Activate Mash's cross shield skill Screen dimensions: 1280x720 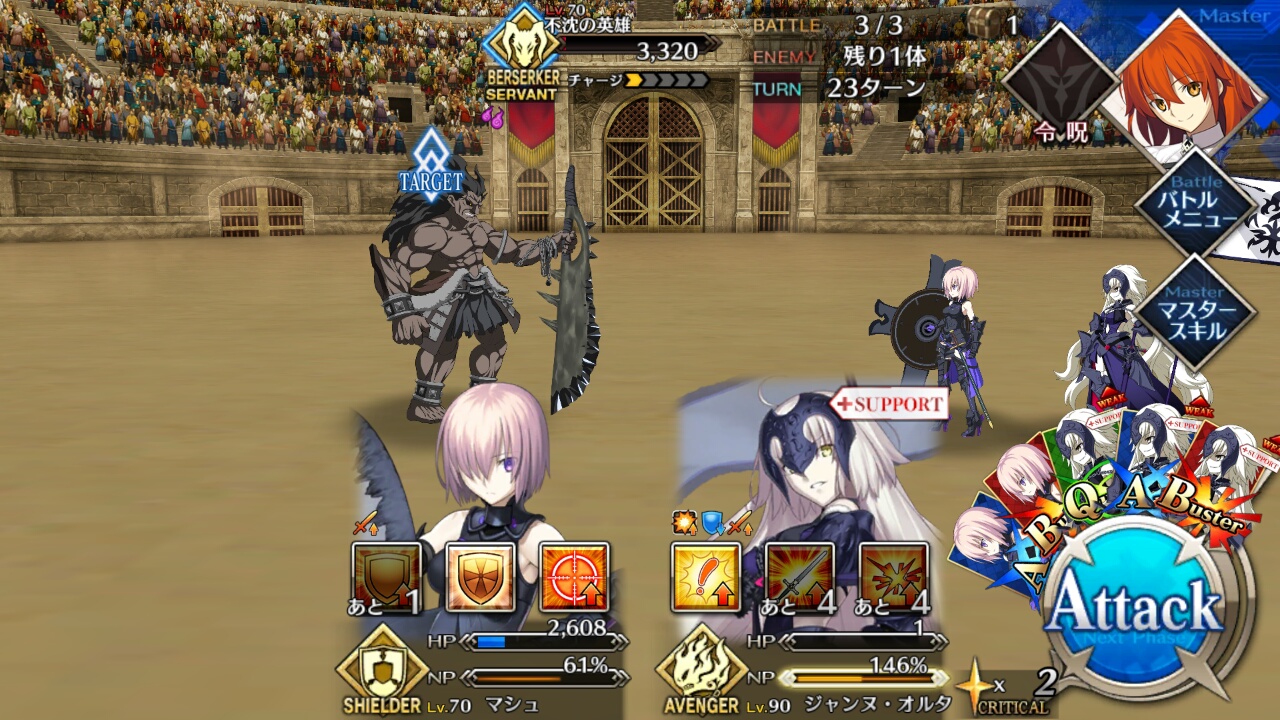(x=481, y=577)
